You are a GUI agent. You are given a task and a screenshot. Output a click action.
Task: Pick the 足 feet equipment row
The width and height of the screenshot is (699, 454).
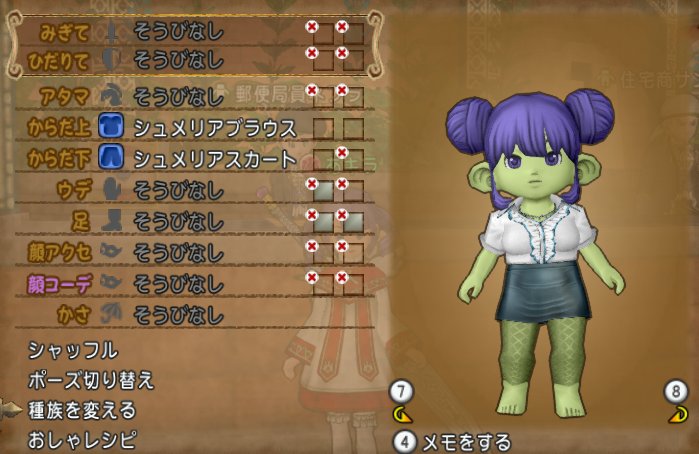point(180,220)
